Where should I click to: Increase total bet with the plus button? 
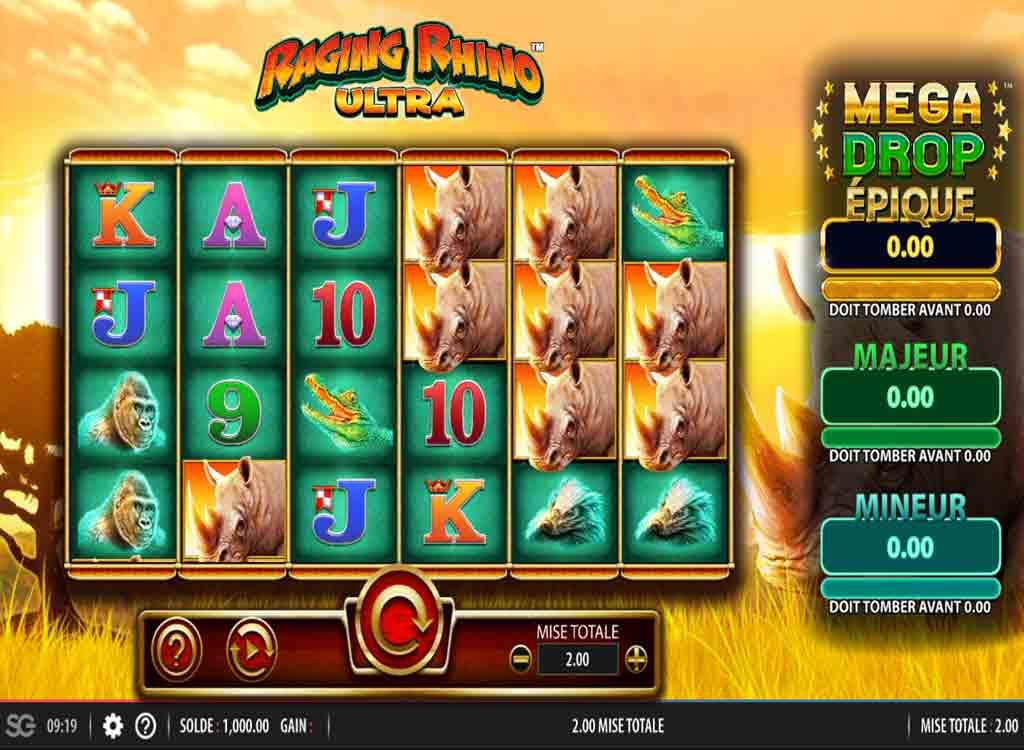coord(636,659)
